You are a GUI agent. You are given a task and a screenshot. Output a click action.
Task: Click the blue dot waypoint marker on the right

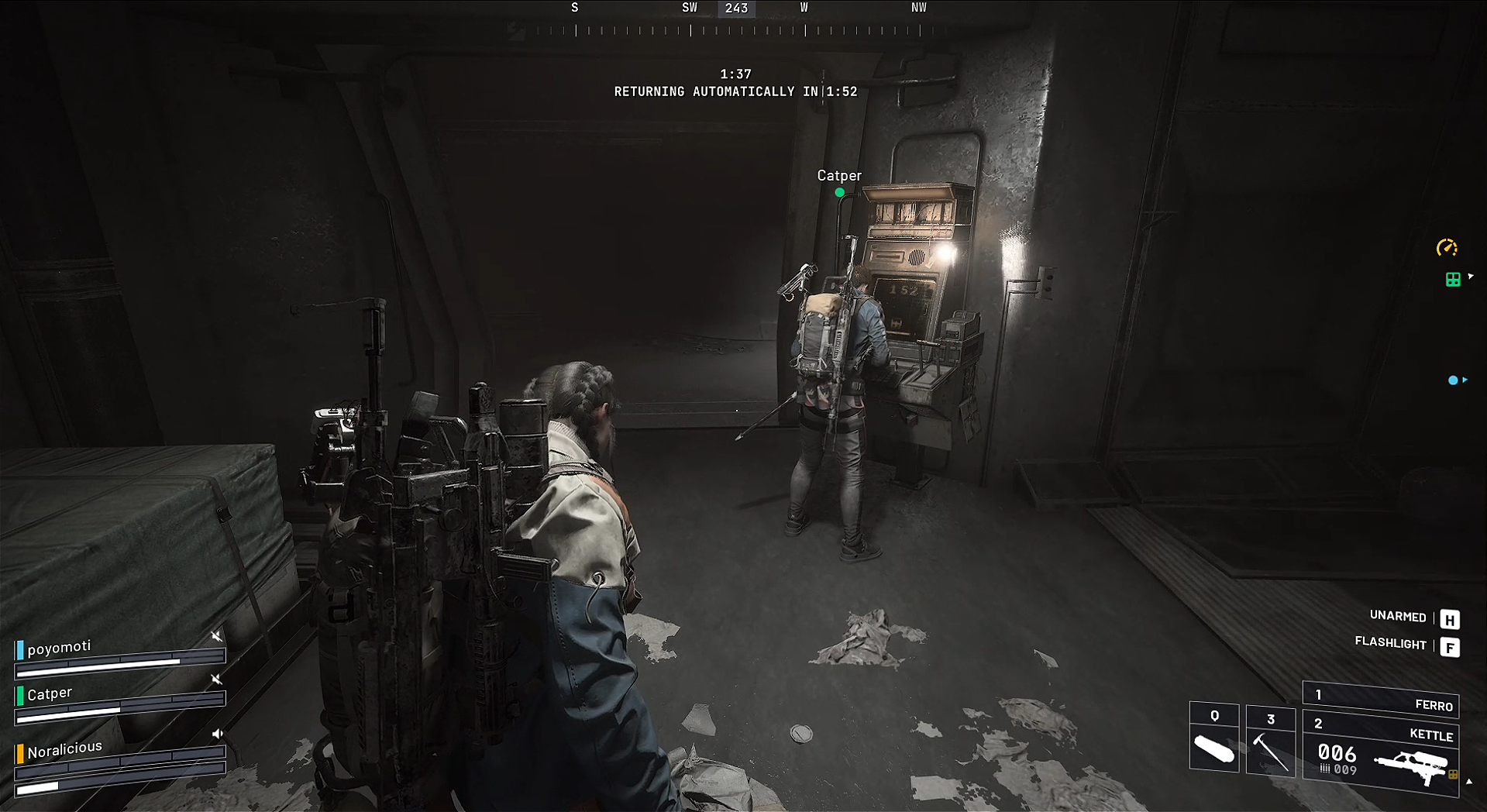point(1453,380)
